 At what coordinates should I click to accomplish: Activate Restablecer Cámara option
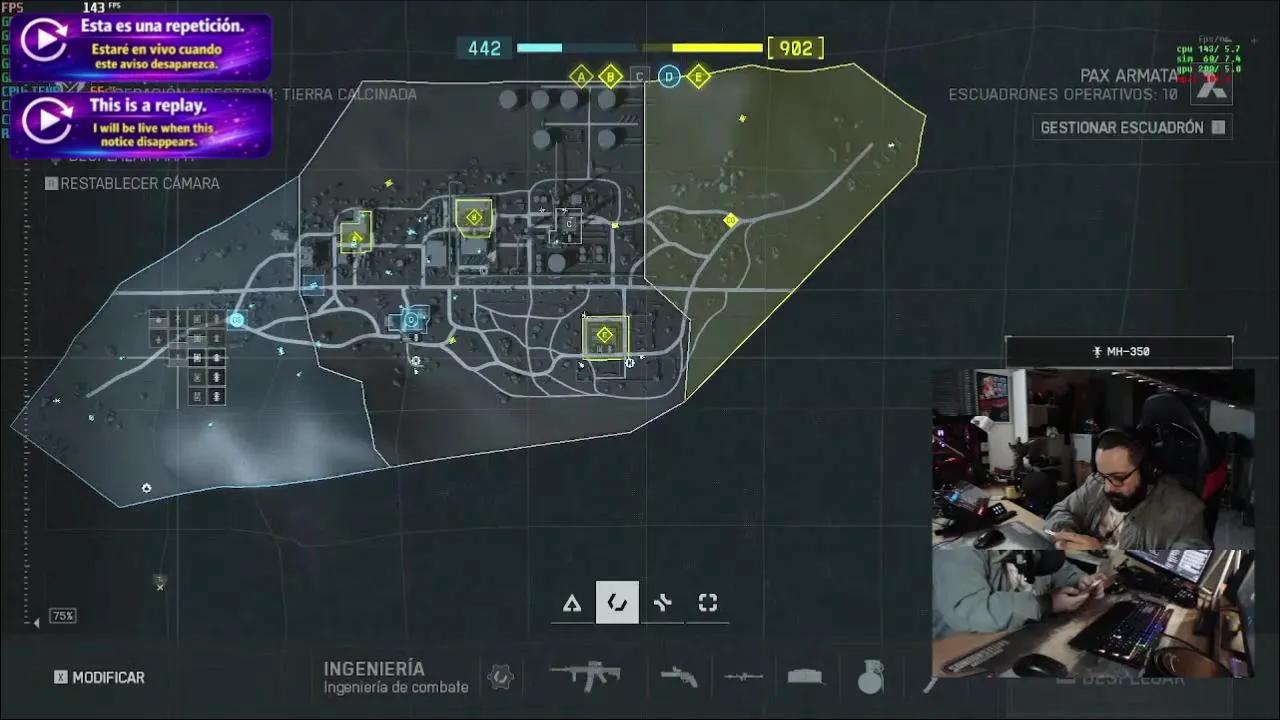[132, 183]
